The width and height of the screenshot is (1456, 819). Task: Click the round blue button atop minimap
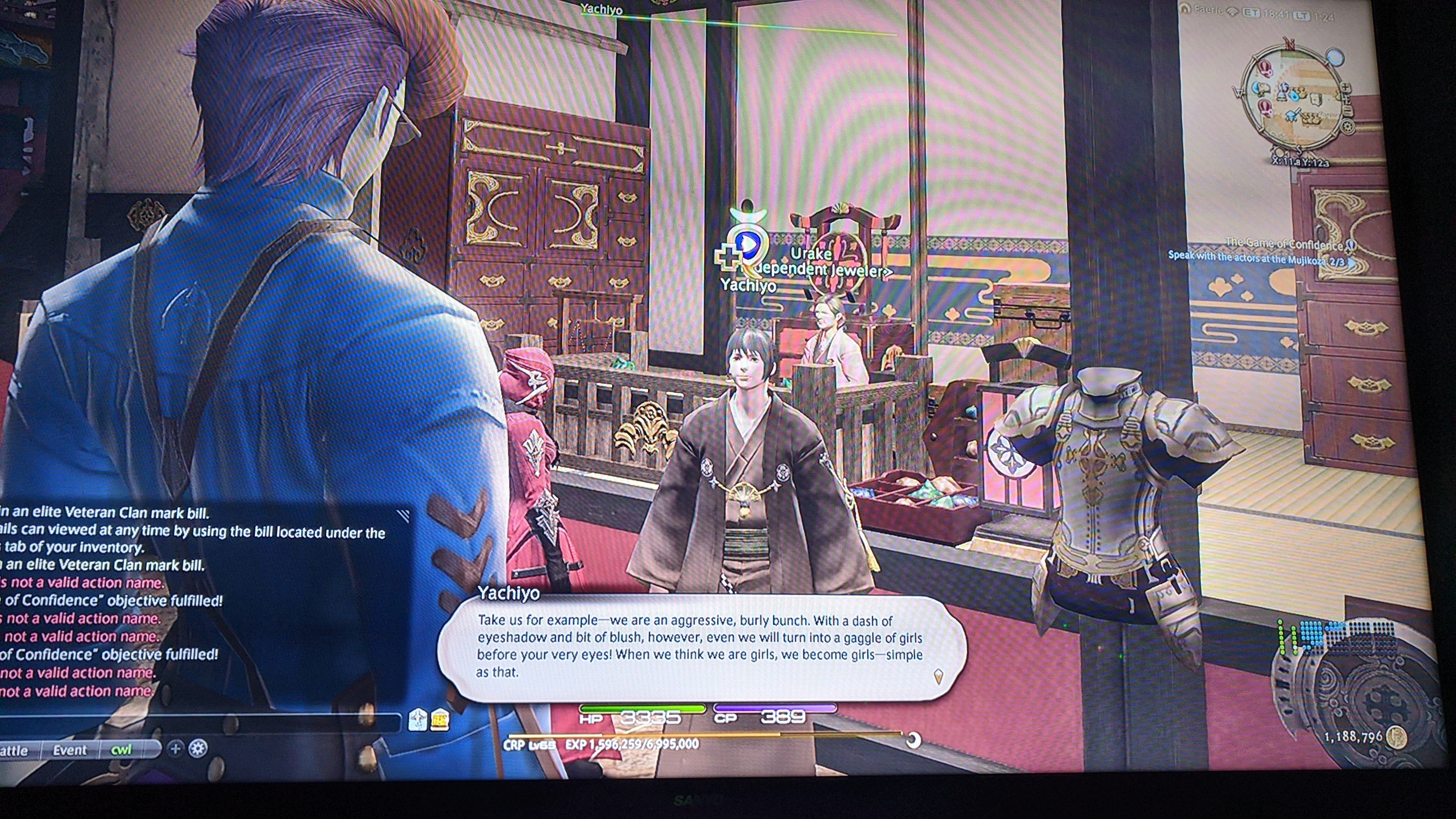coord(1335,56)
